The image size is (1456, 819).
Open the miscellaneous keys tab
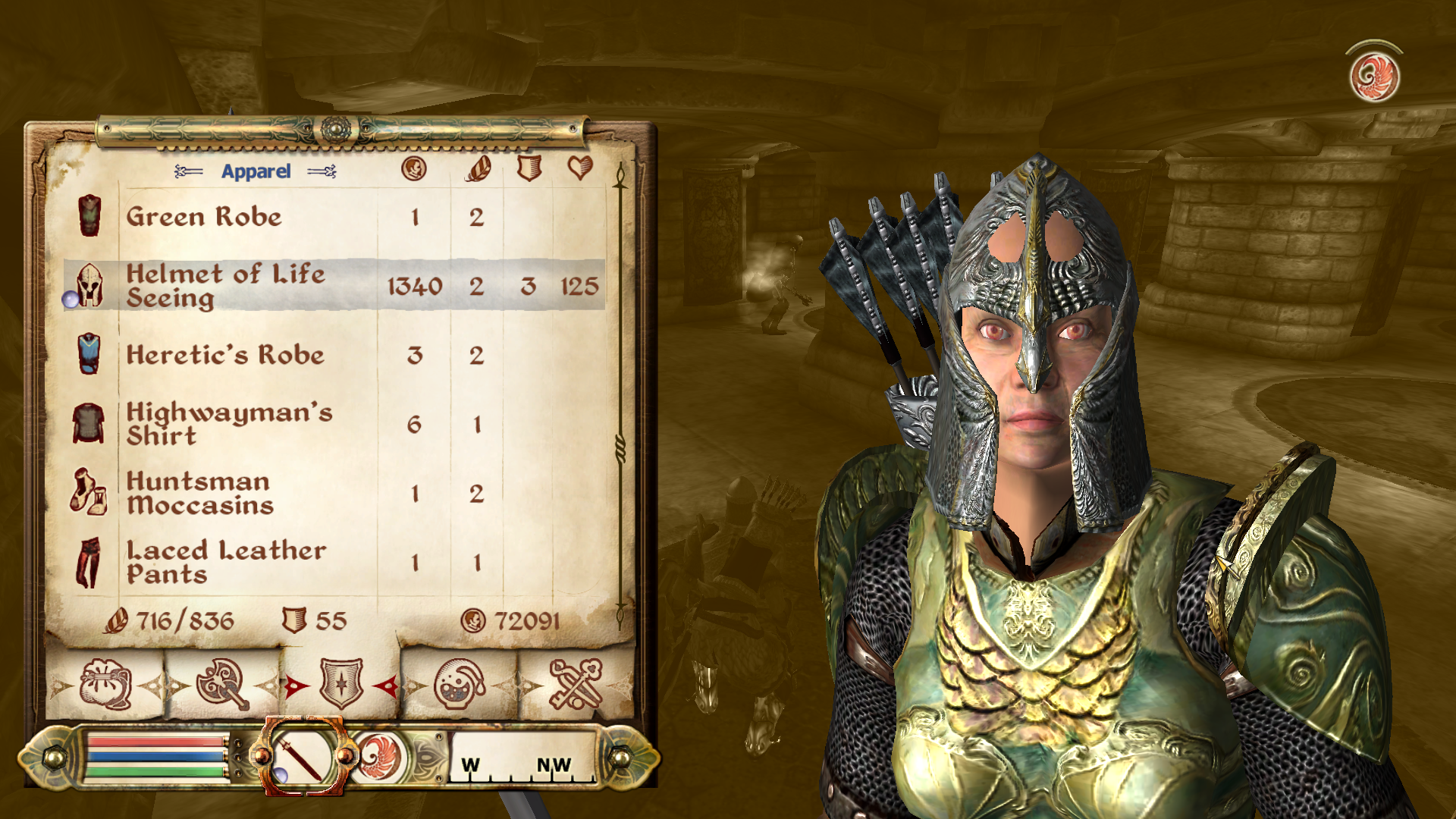point(576,685)
